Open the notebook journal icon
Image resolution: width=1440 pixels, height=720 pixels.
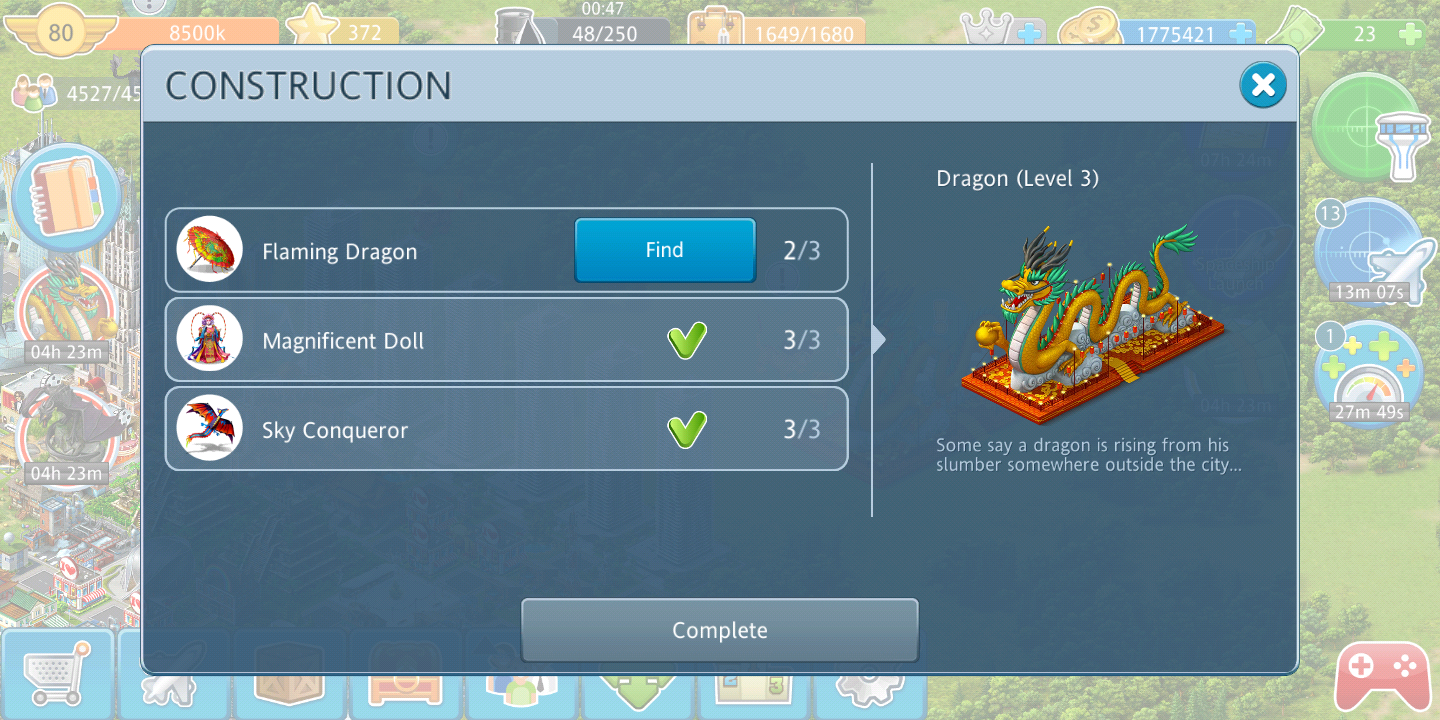(69, 196)
